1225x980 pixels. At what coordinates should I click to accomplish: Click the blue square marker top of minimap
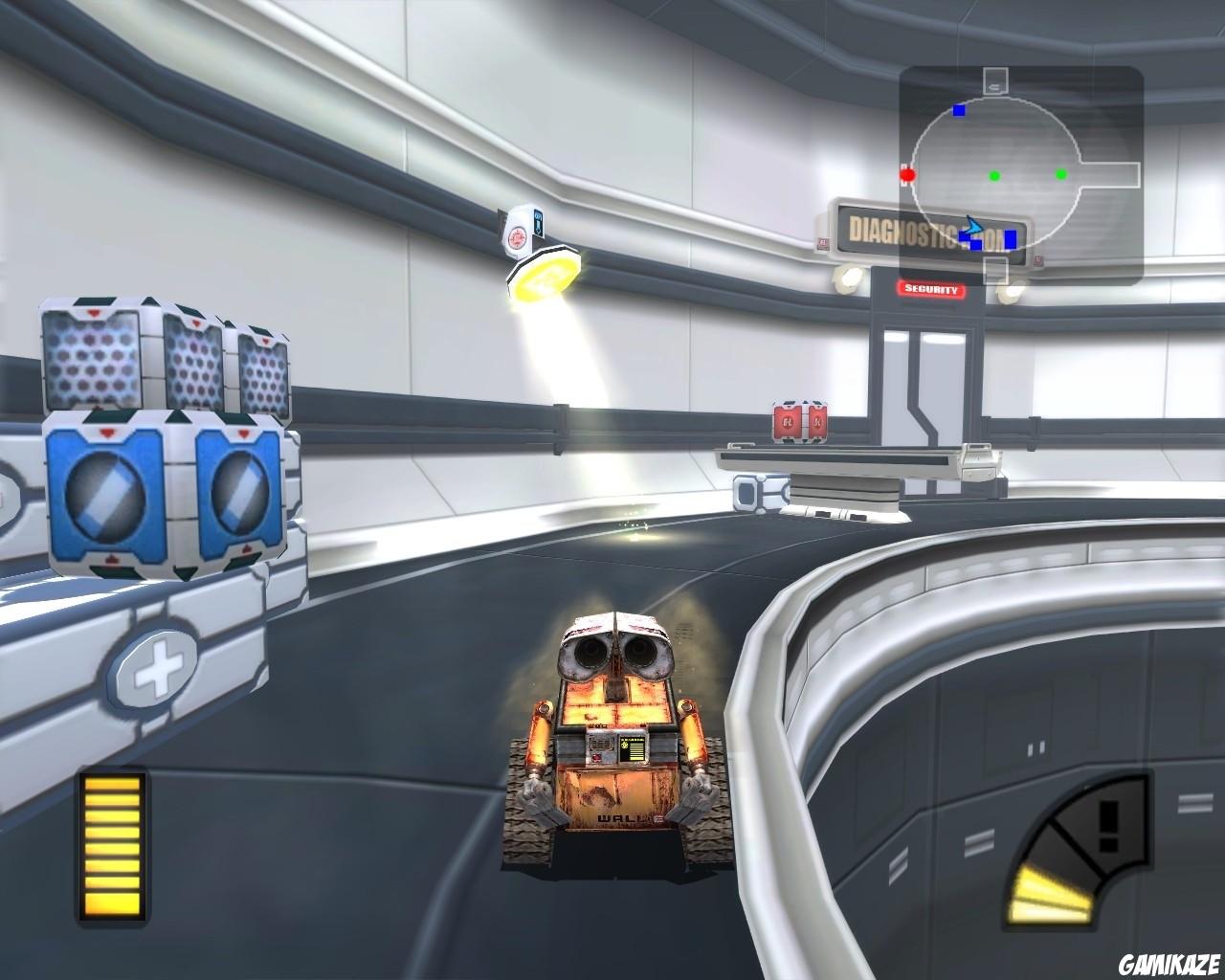tap(959, 110)
